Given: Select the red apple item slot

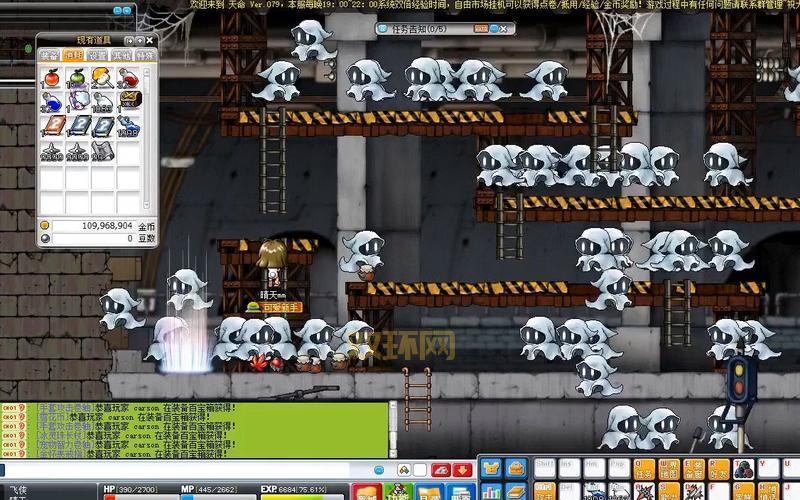Looking at the screenshot, I should pos(52,78).
